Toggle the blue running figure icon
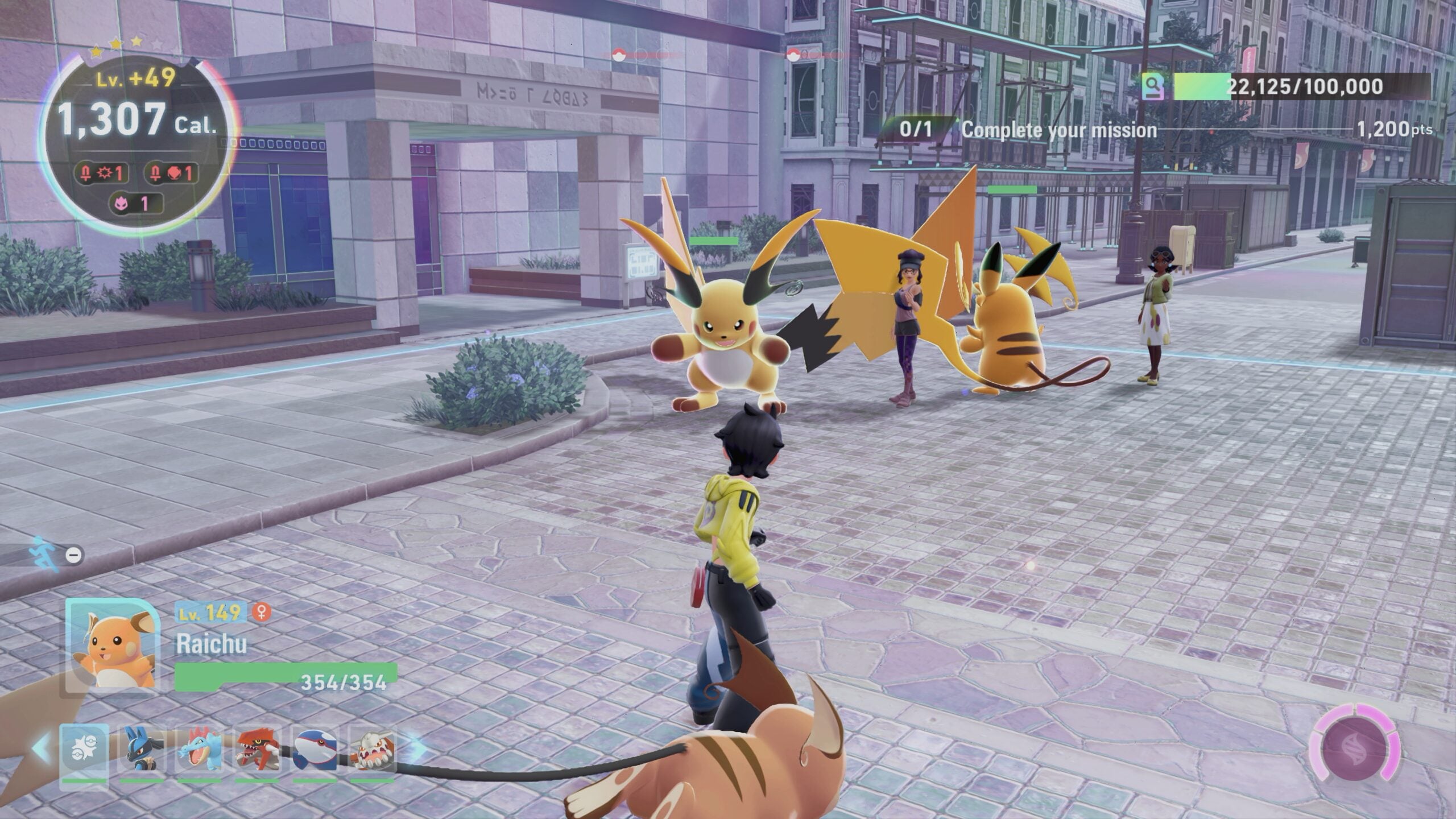This screenshot has height=819, width=1456. 45,553
